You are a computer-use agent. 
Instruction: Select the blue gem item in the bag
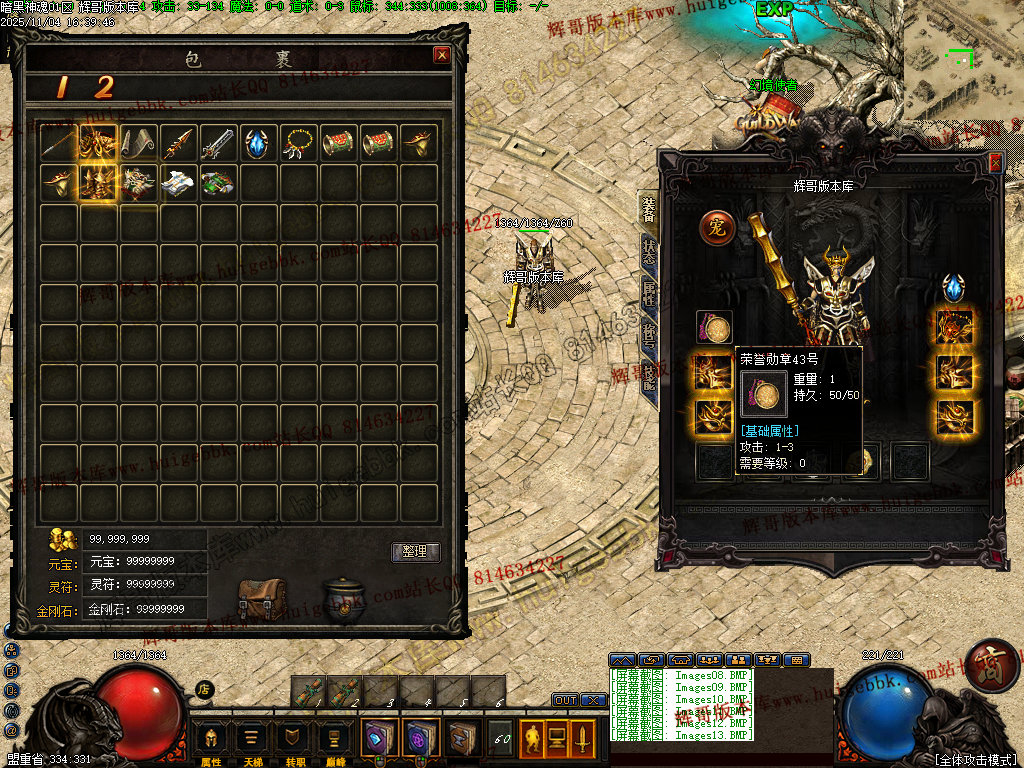coord(259,143)
